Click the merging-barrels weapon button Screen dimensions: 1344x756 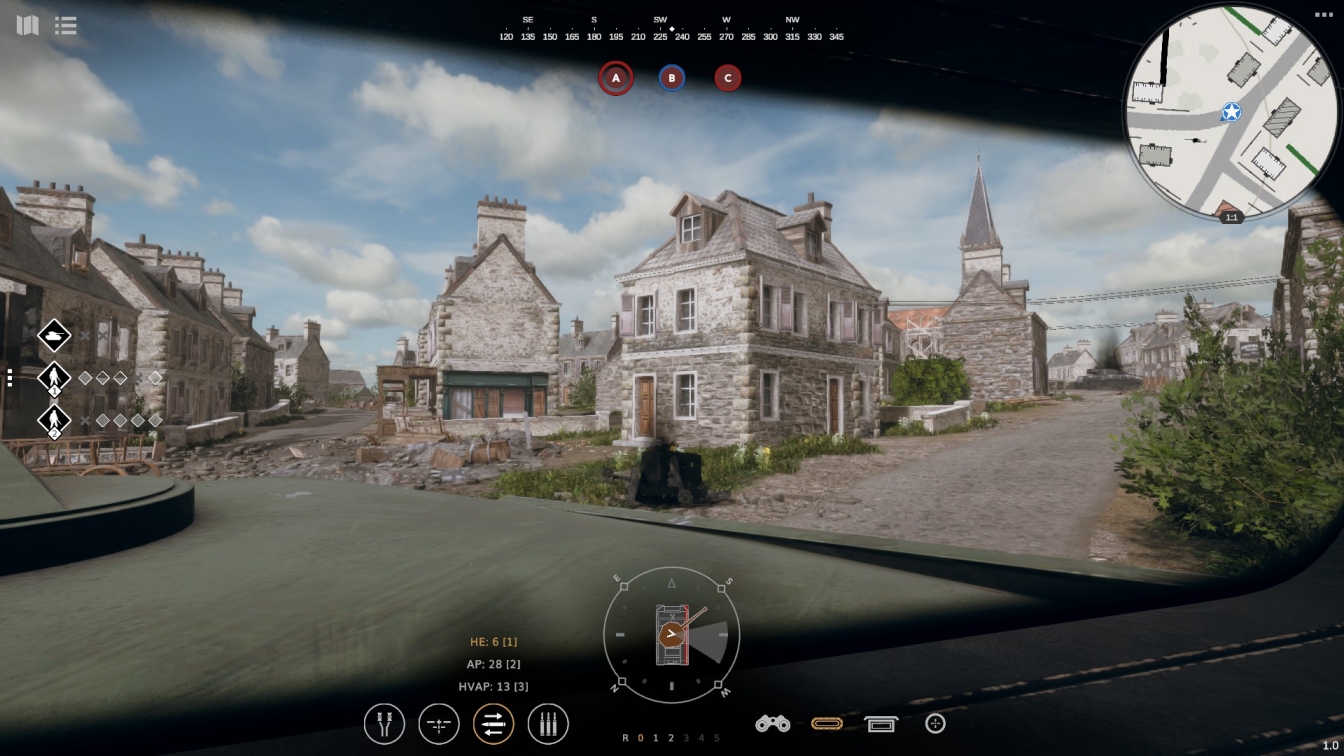[384, 723]
